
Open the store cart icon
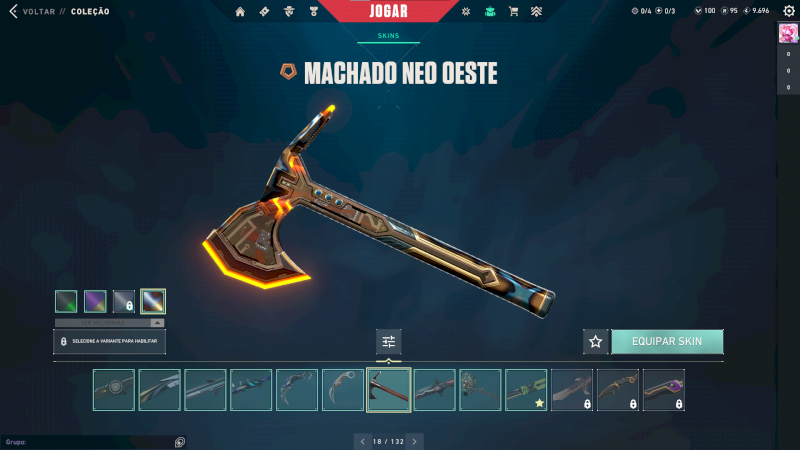[513, 11]
